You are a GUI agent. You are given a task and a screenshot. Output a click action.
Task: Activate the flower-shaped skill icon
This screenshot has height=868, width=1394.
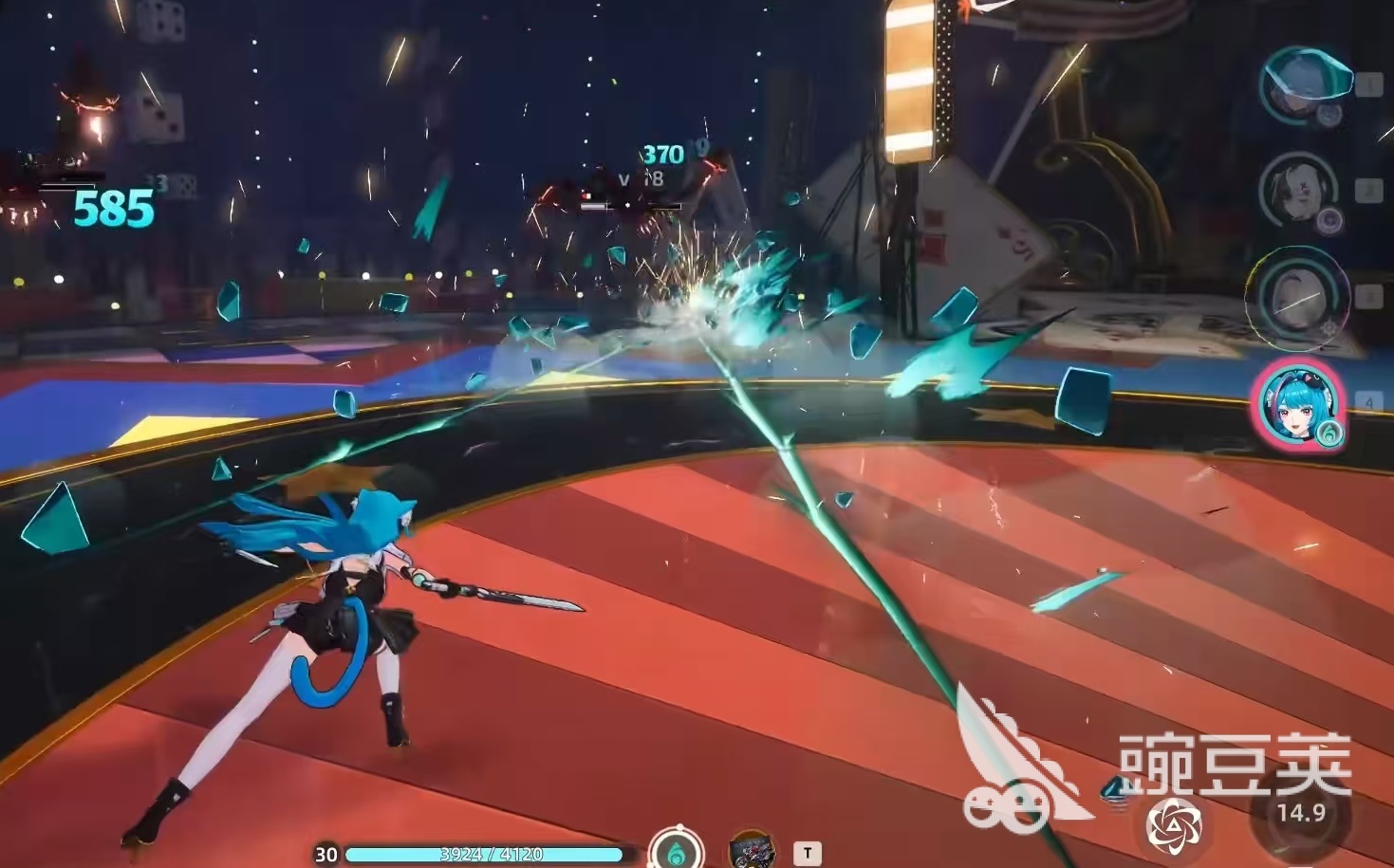[1174, 822]
